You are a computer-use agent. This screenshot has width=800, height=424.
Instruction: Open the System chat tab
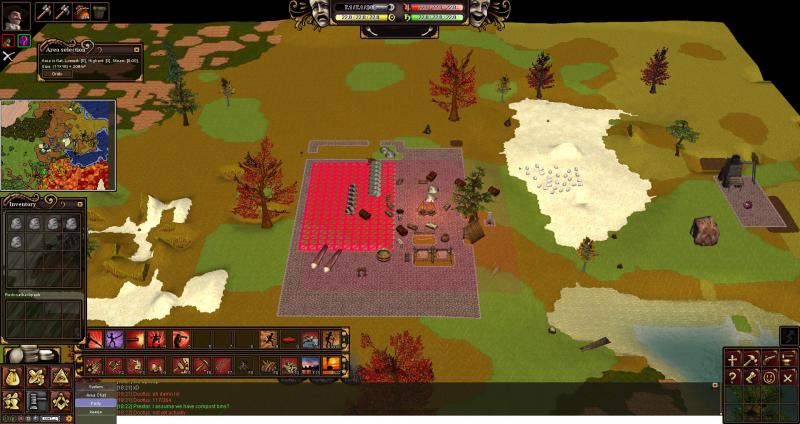[x=96, y=386]
